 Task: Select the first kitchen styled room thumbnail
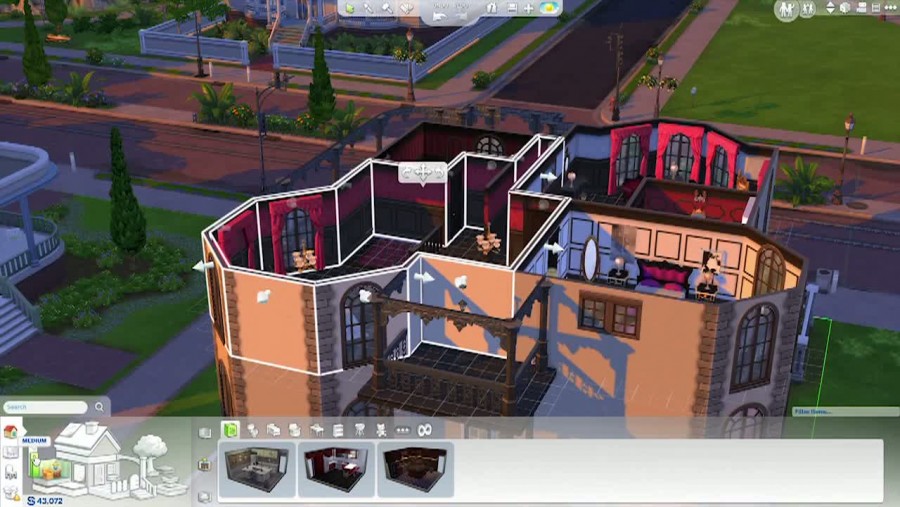[x=258, y=469]
